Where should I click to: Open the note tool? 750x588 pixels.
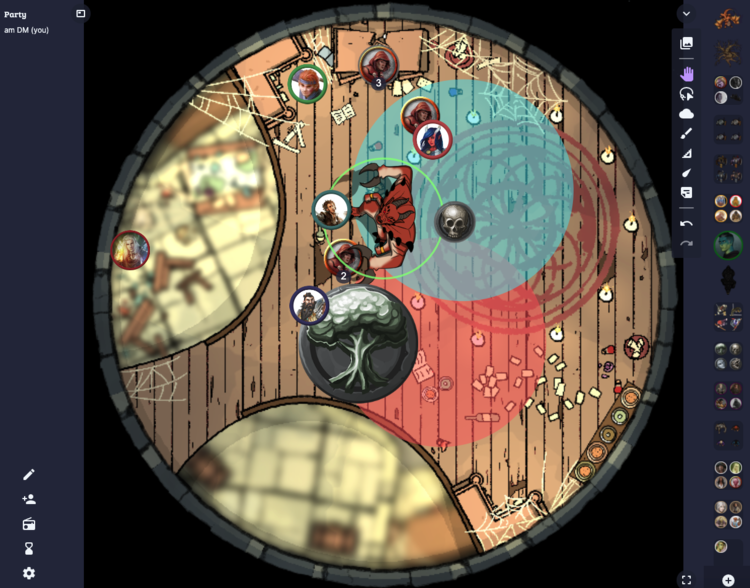[x=686, y=192]
